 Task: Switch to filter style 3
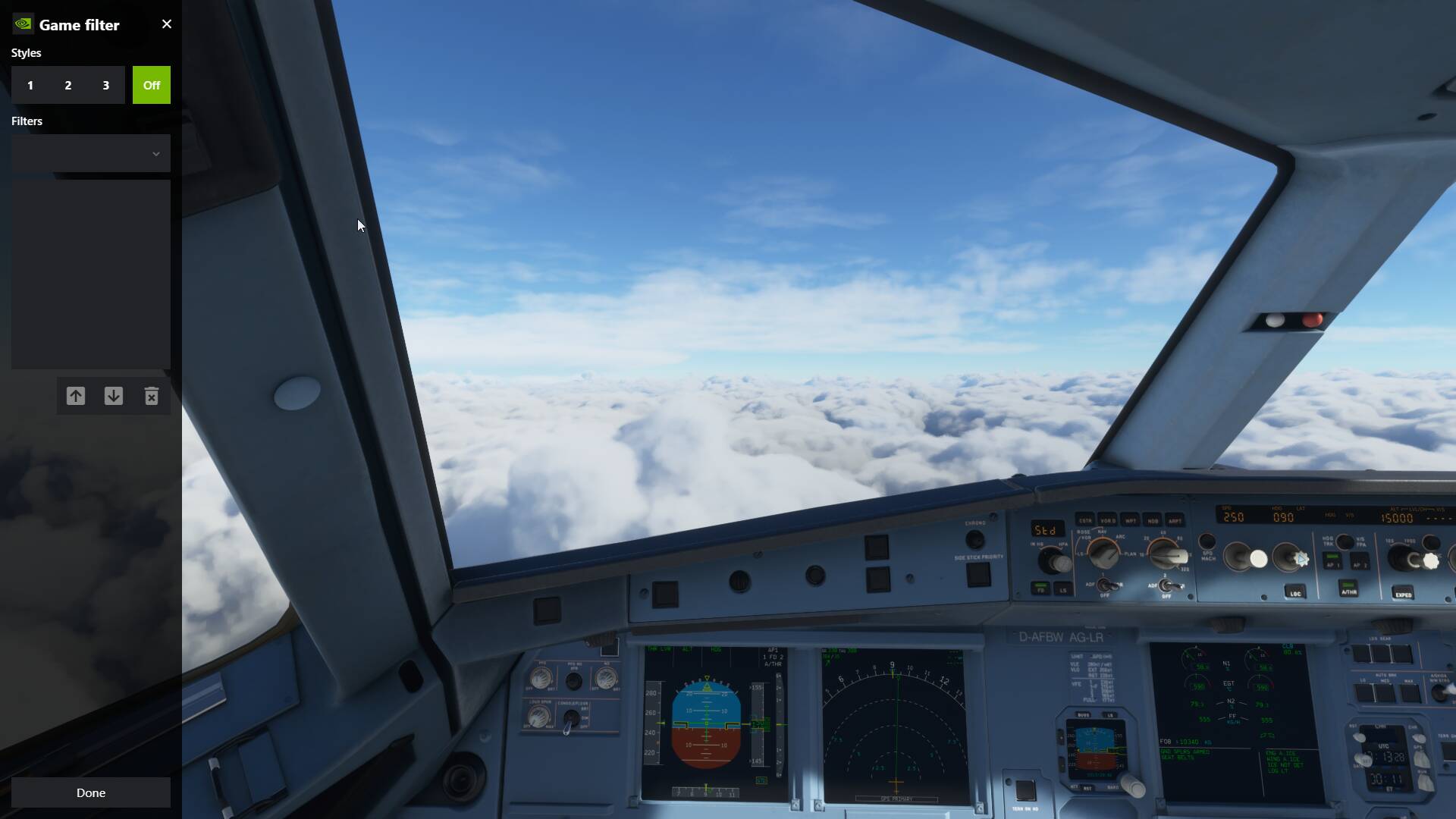[x=106, y=85]
